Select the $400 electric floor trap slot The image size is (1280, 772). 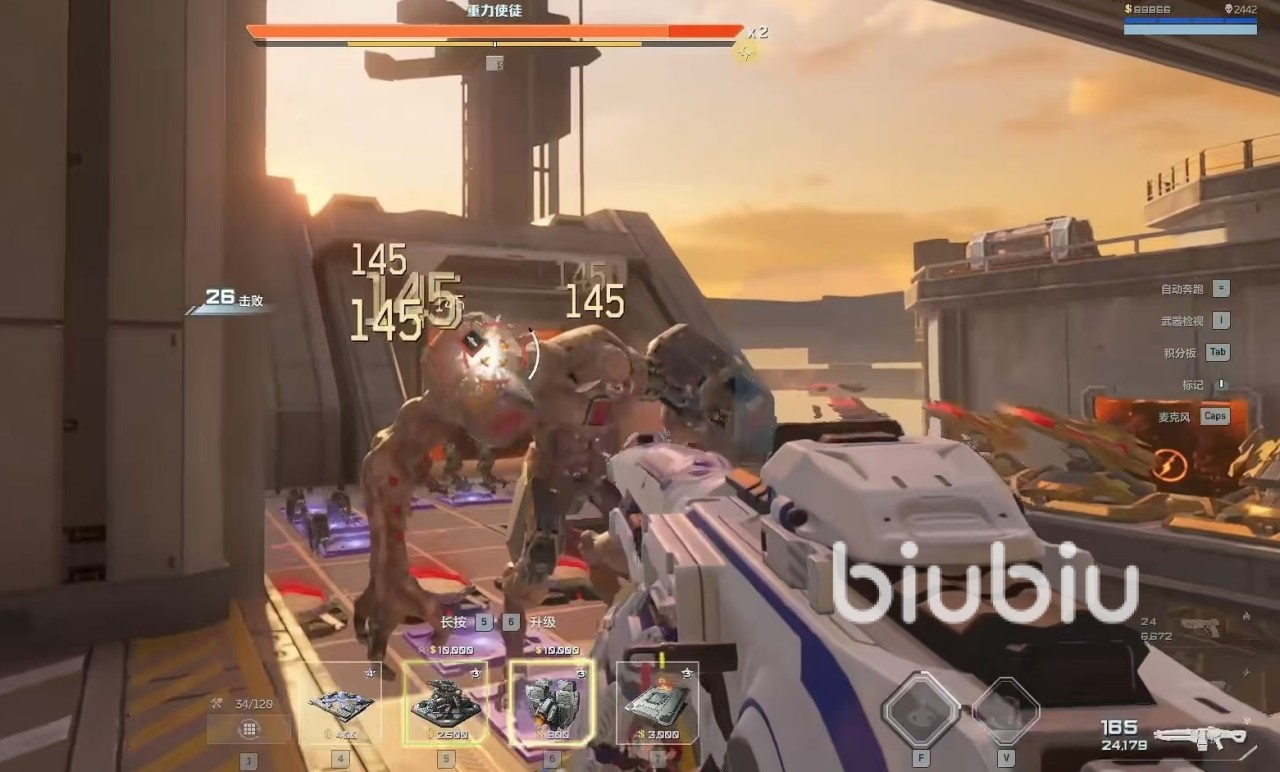pyautogui.click(x=340, y=704)
